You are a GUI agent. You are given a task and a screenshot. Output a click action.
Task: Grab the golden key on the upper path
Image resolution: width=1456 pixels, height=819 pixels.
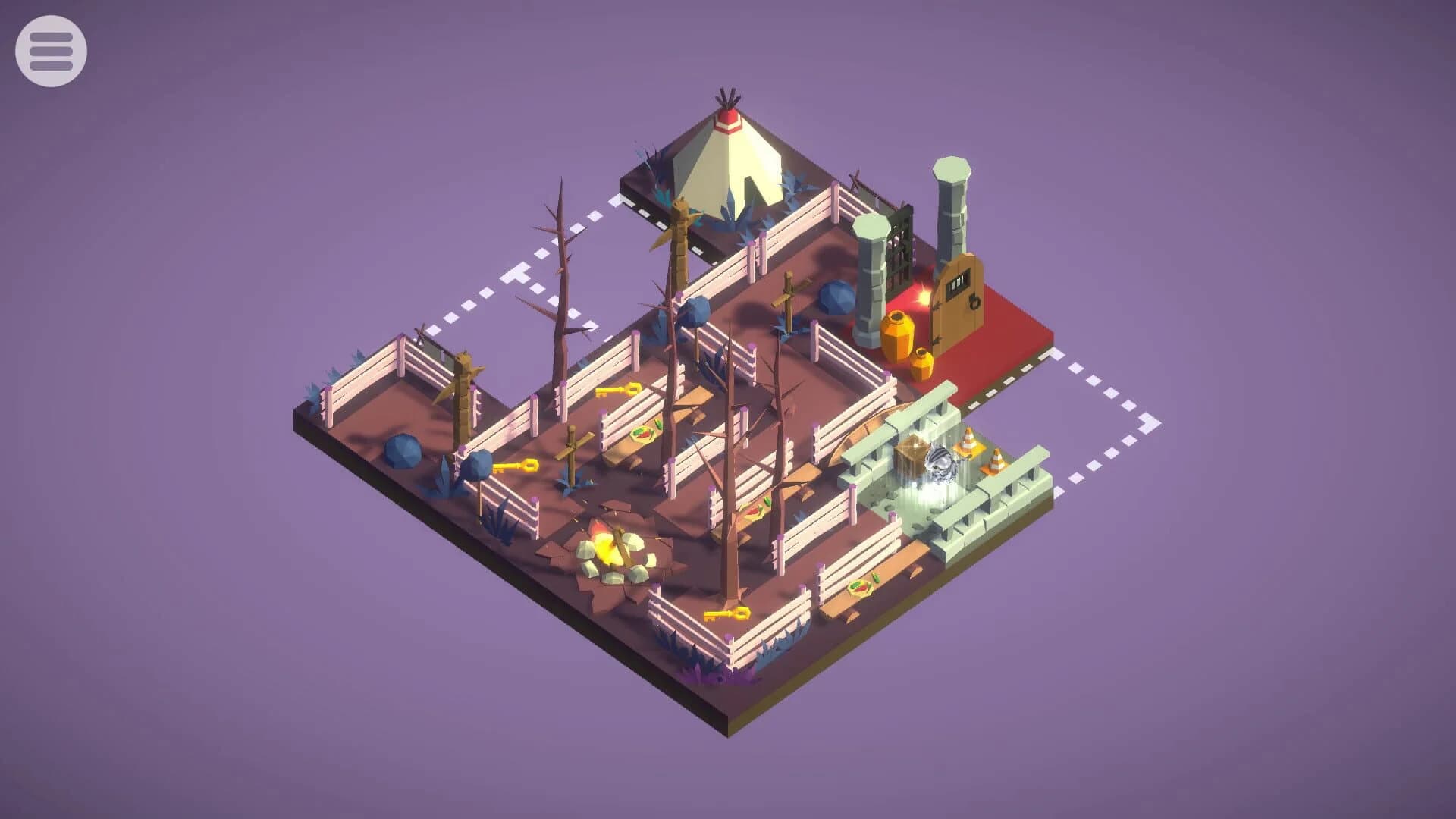617,391
